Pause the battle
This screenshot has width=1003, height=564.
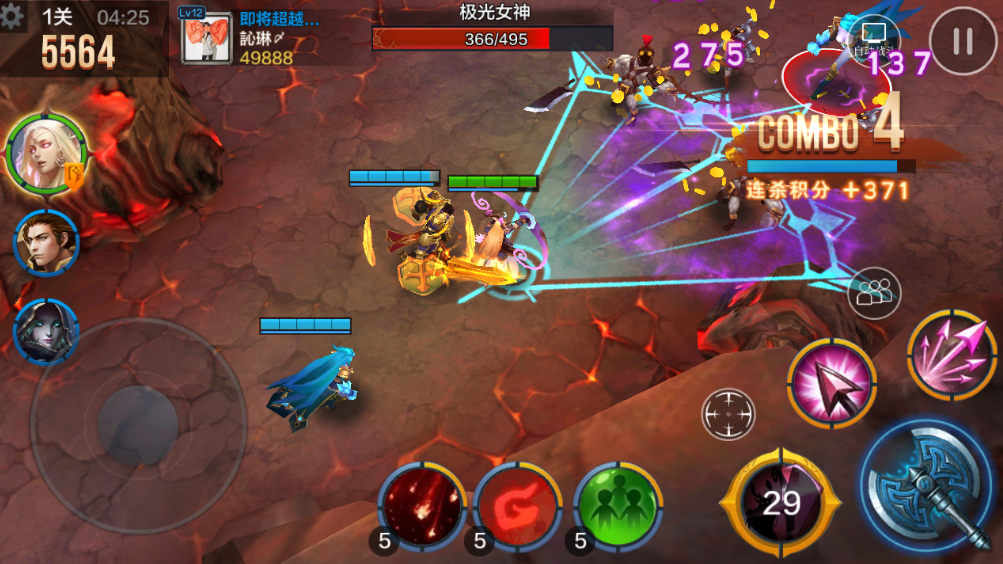pyautogui.click(x=962, y=41)
